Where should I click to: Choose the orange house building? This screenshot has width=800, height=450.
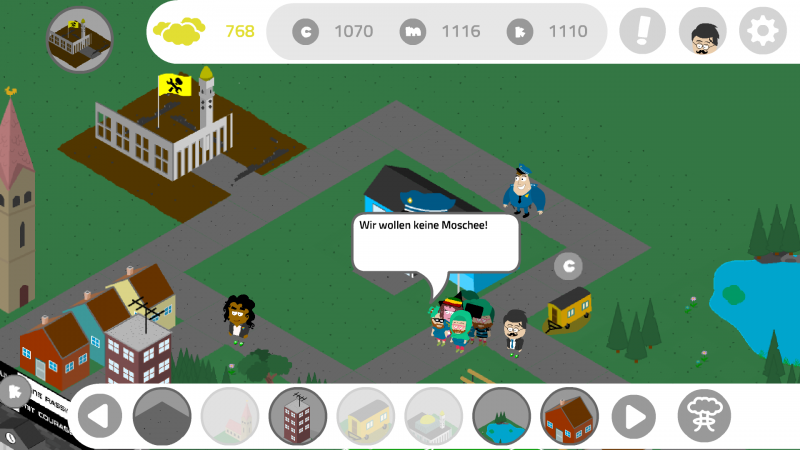(569, 415)
